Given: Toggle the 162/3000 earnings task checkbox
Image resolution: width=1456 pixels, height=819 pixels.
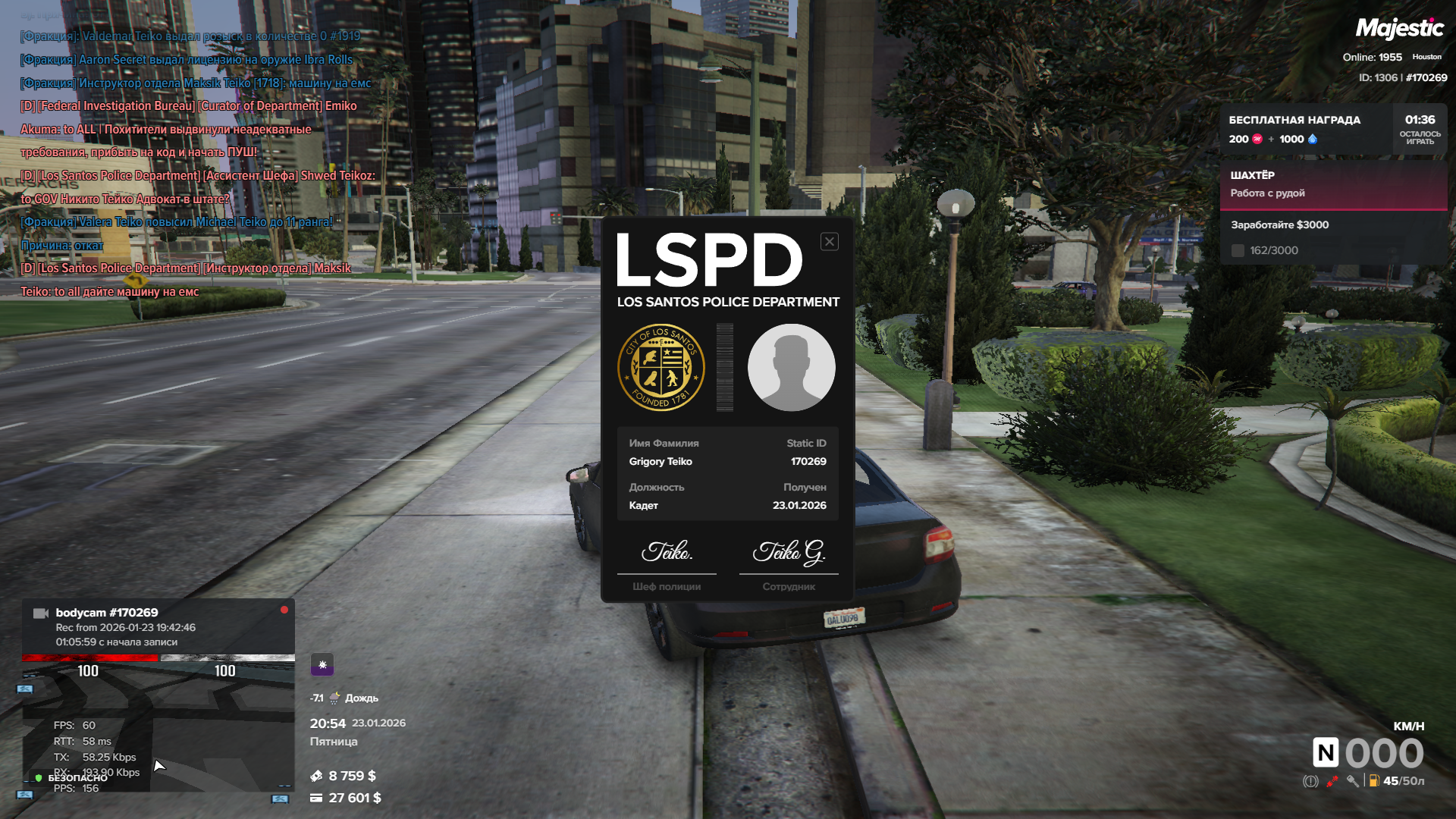Looking at the screenshot, I should click(x=1238, y=251).
